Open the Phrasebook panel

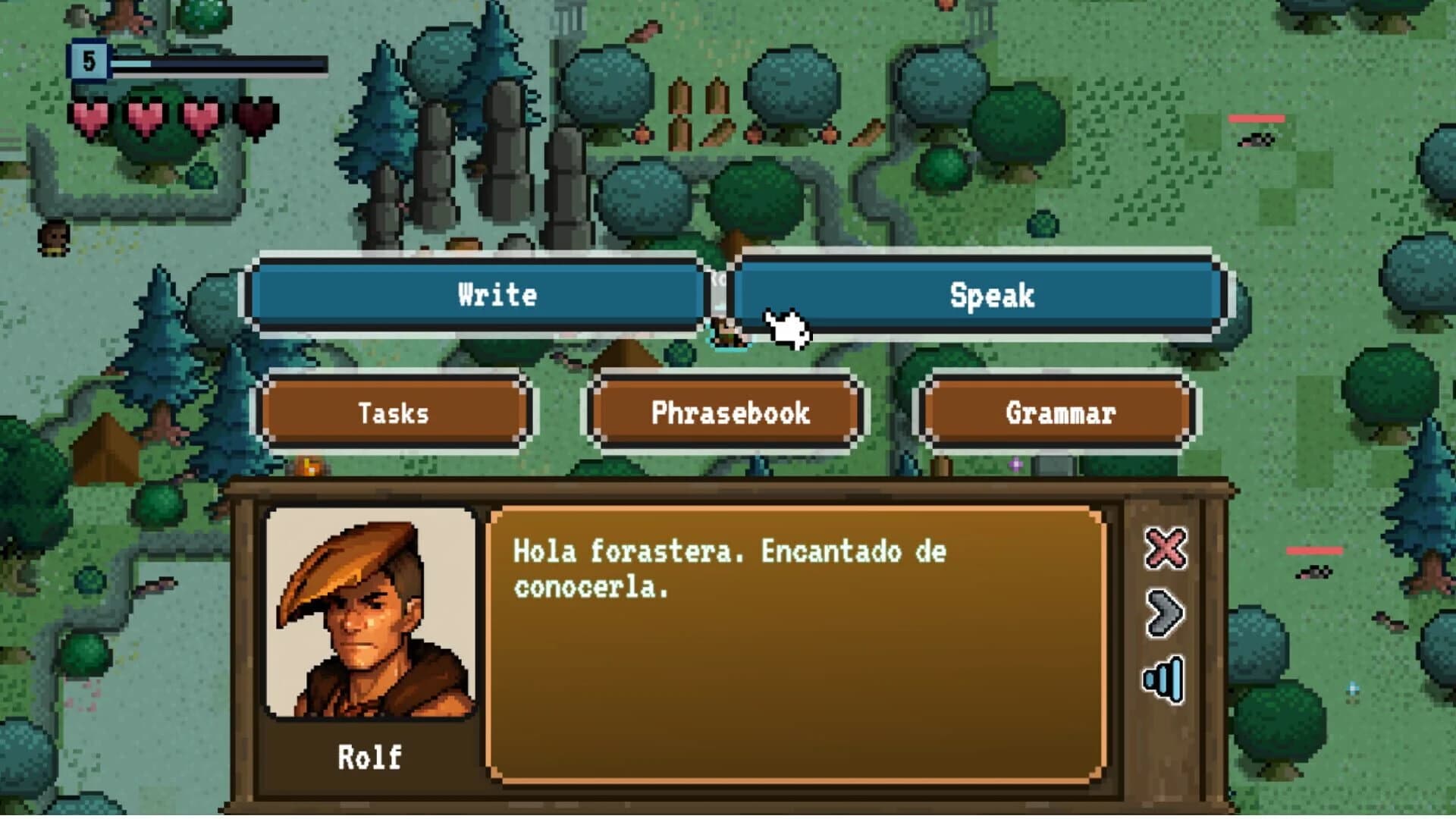pyautogui.click(x=726, y=413)
